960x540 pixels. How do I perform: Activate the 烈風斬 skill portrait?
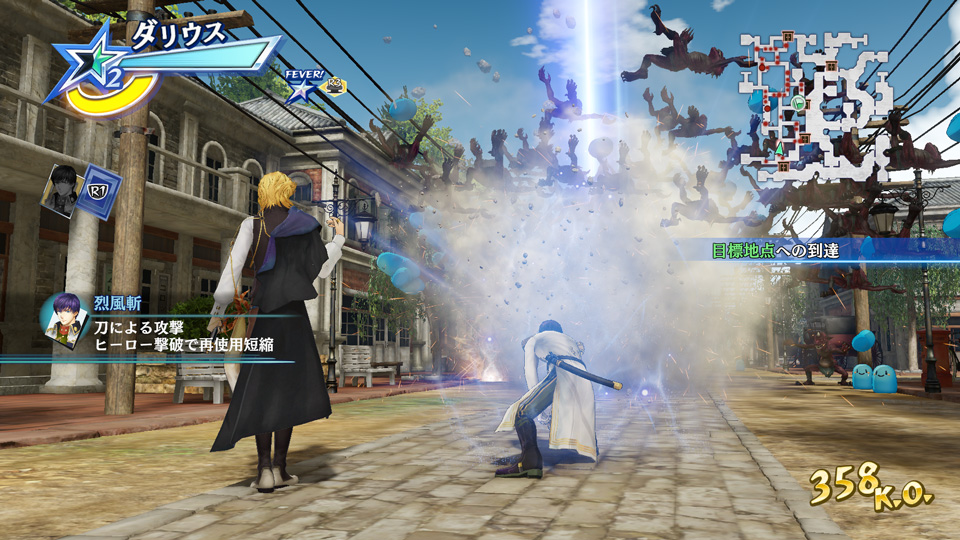pyautogui.click(x=62, y=321)
